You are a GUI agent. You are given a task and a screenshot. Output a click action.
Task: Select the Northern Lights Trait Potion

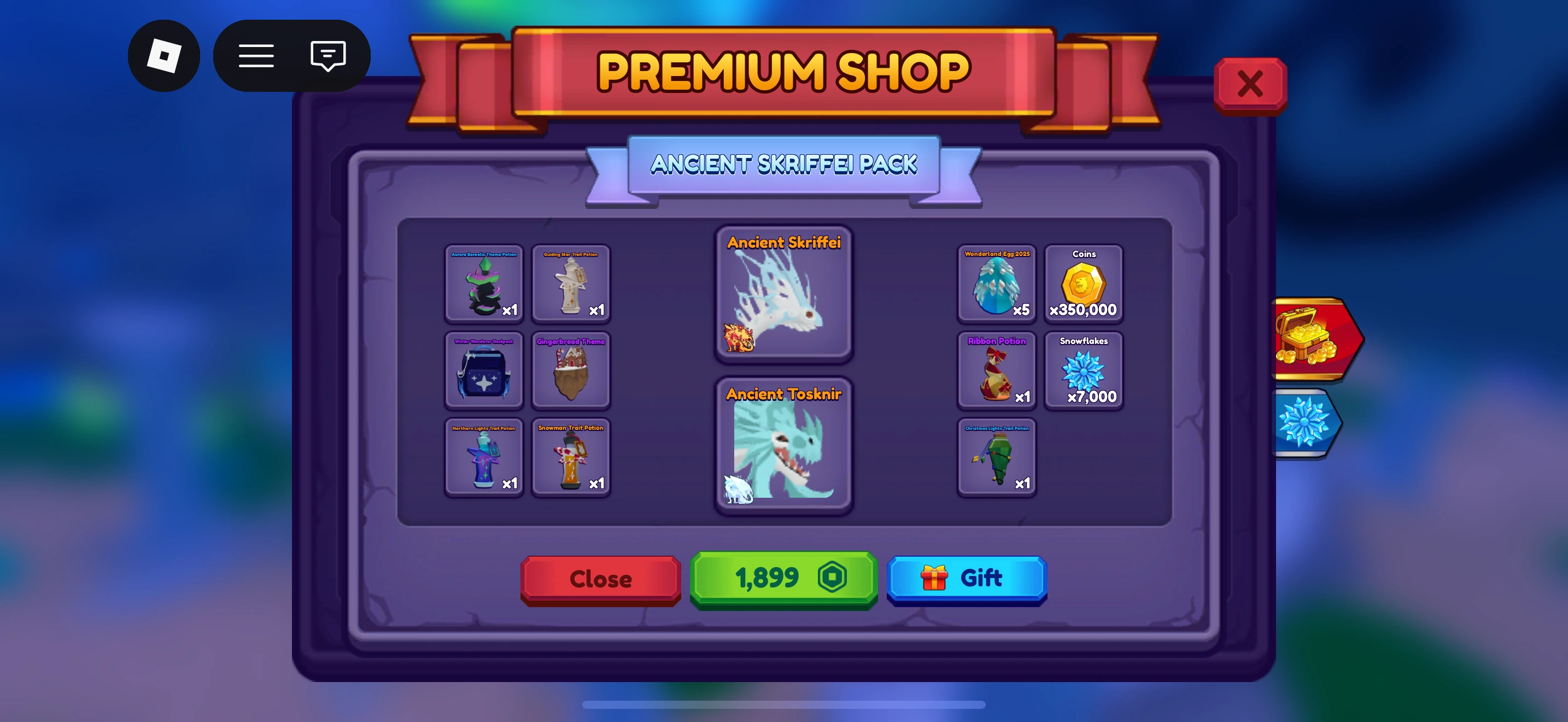click(484, 457)
